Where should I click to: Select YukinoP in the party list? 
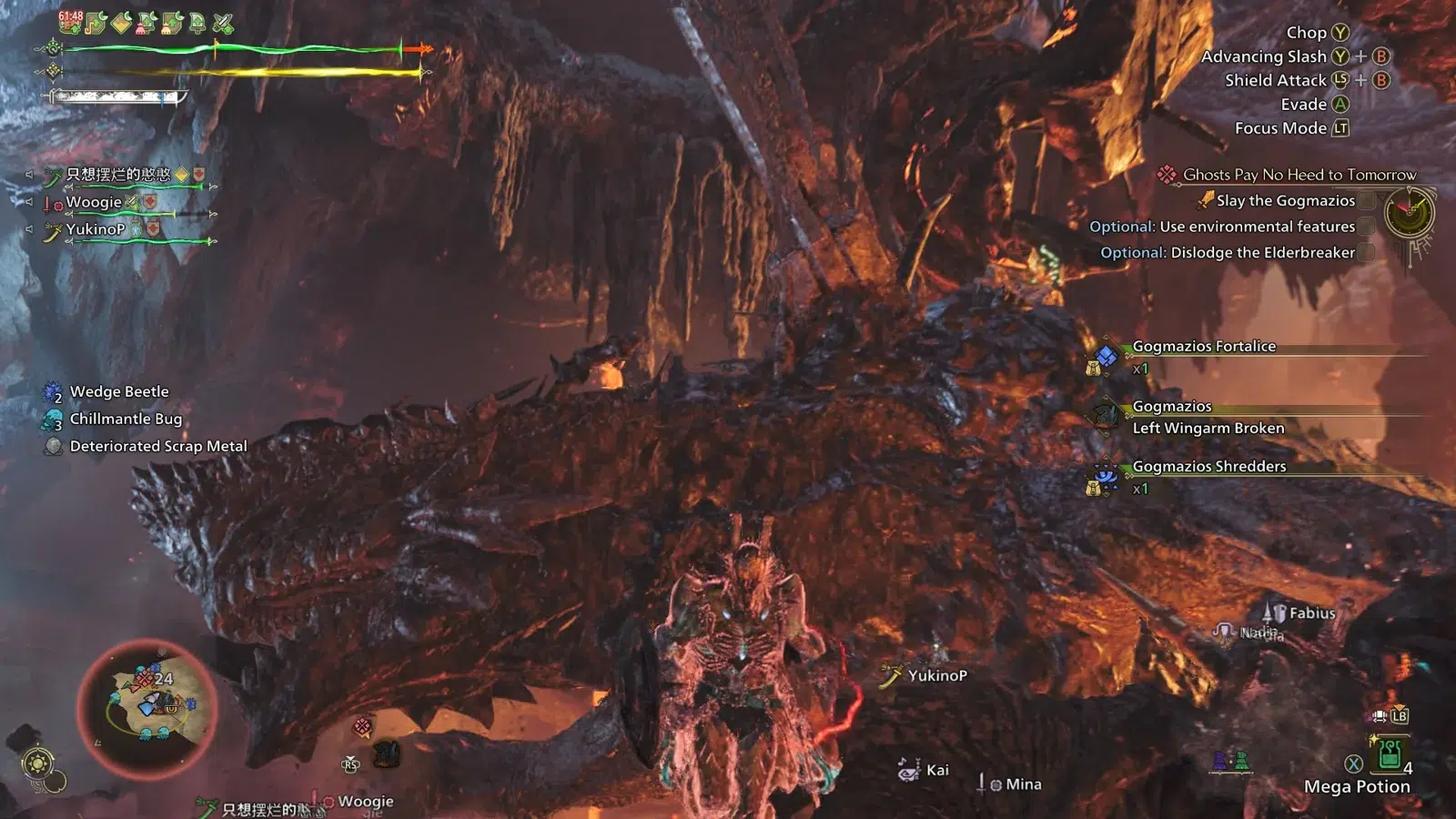coord(96,229)
